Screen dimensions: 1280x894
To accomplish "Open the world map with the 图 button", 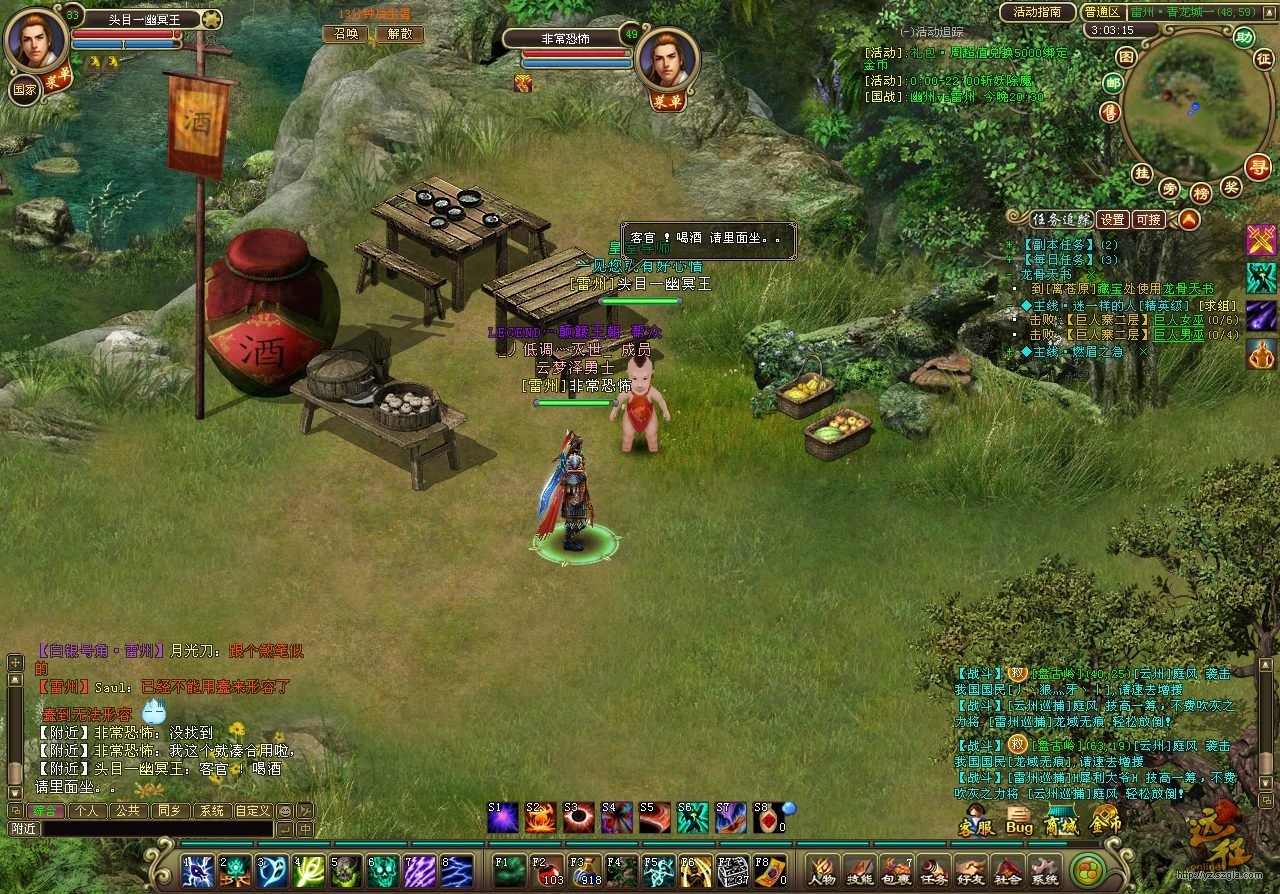I will pyautogui.click(x=1126, y=57).
